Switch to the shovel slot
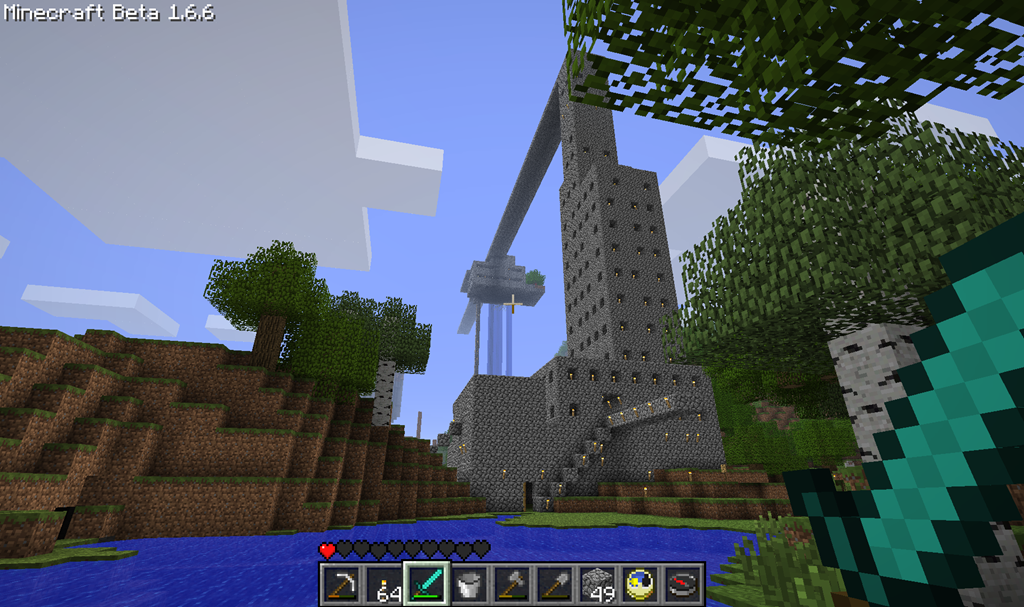 pyautogui.click(x=554, y=583)
